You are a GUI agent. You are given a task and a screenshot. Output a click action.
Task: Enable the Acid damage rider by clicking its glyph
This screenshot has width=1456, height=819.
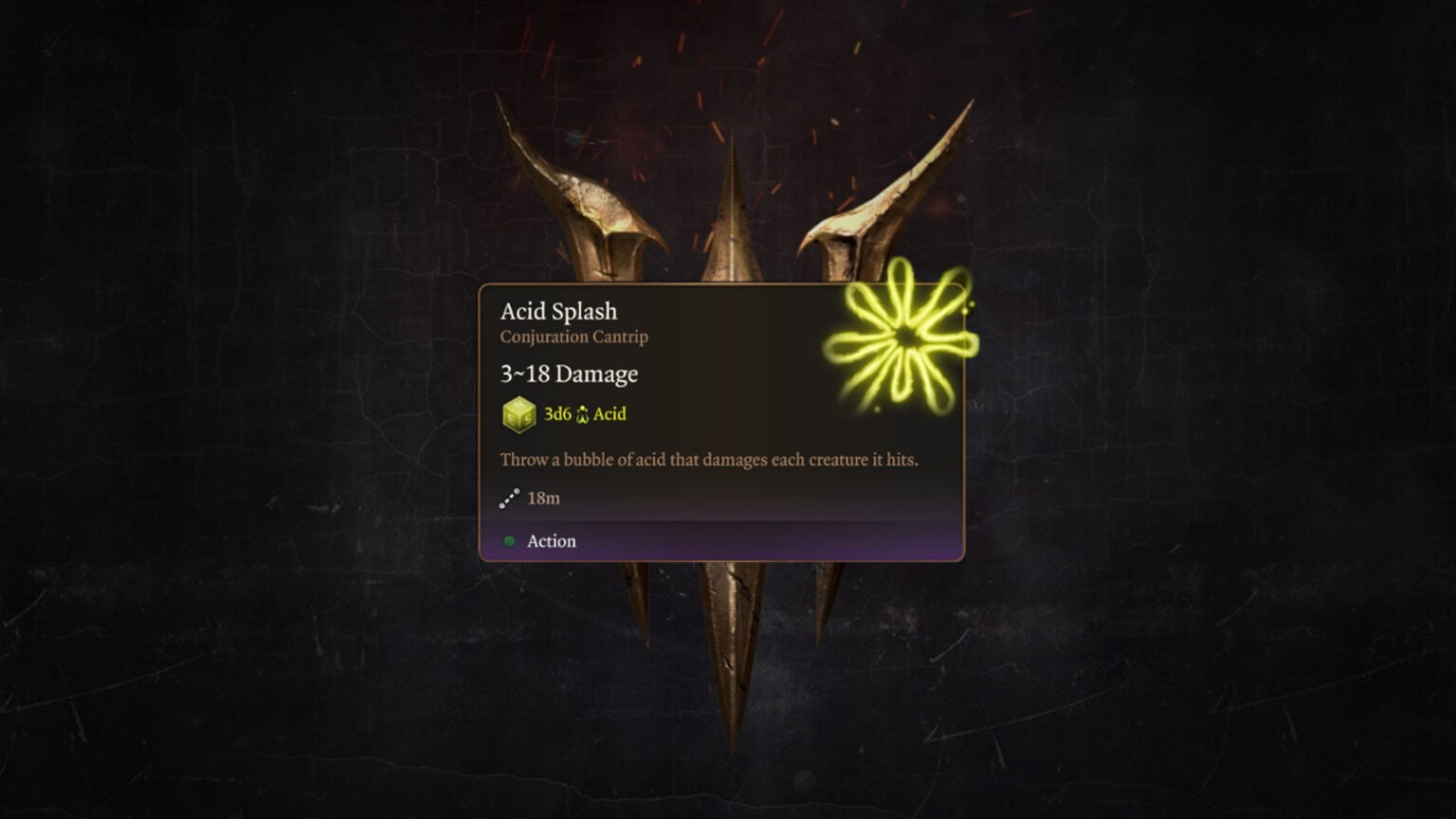(582, 413)
